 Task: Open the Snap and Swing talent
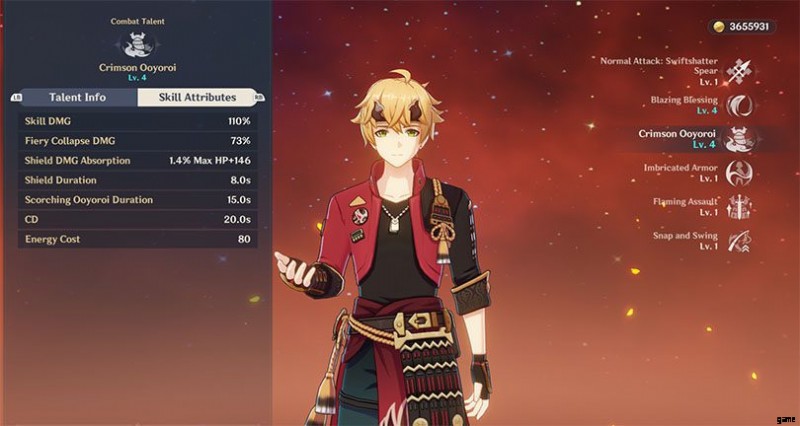[741, 241]
